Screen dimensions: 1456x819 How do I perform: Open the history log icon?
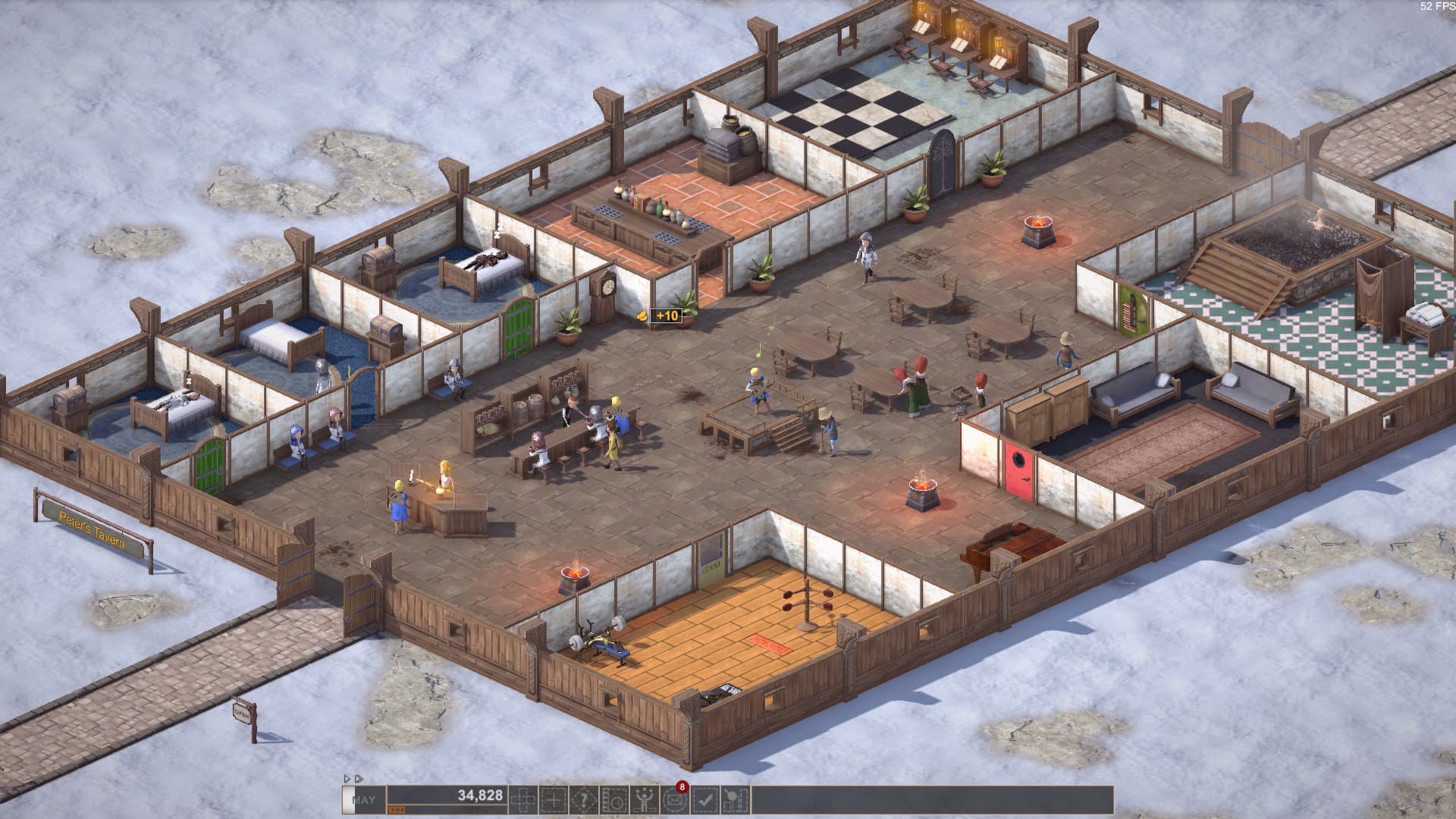coord(613,798)
